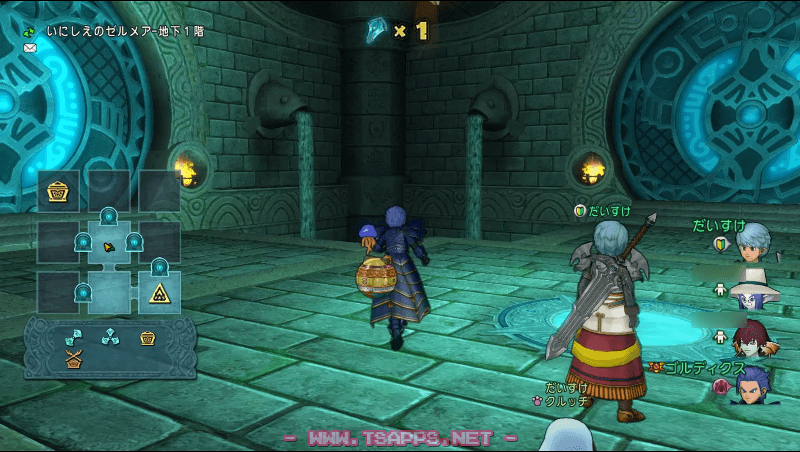Select the triangle warning room on minimap

click(x=158, y=293)
